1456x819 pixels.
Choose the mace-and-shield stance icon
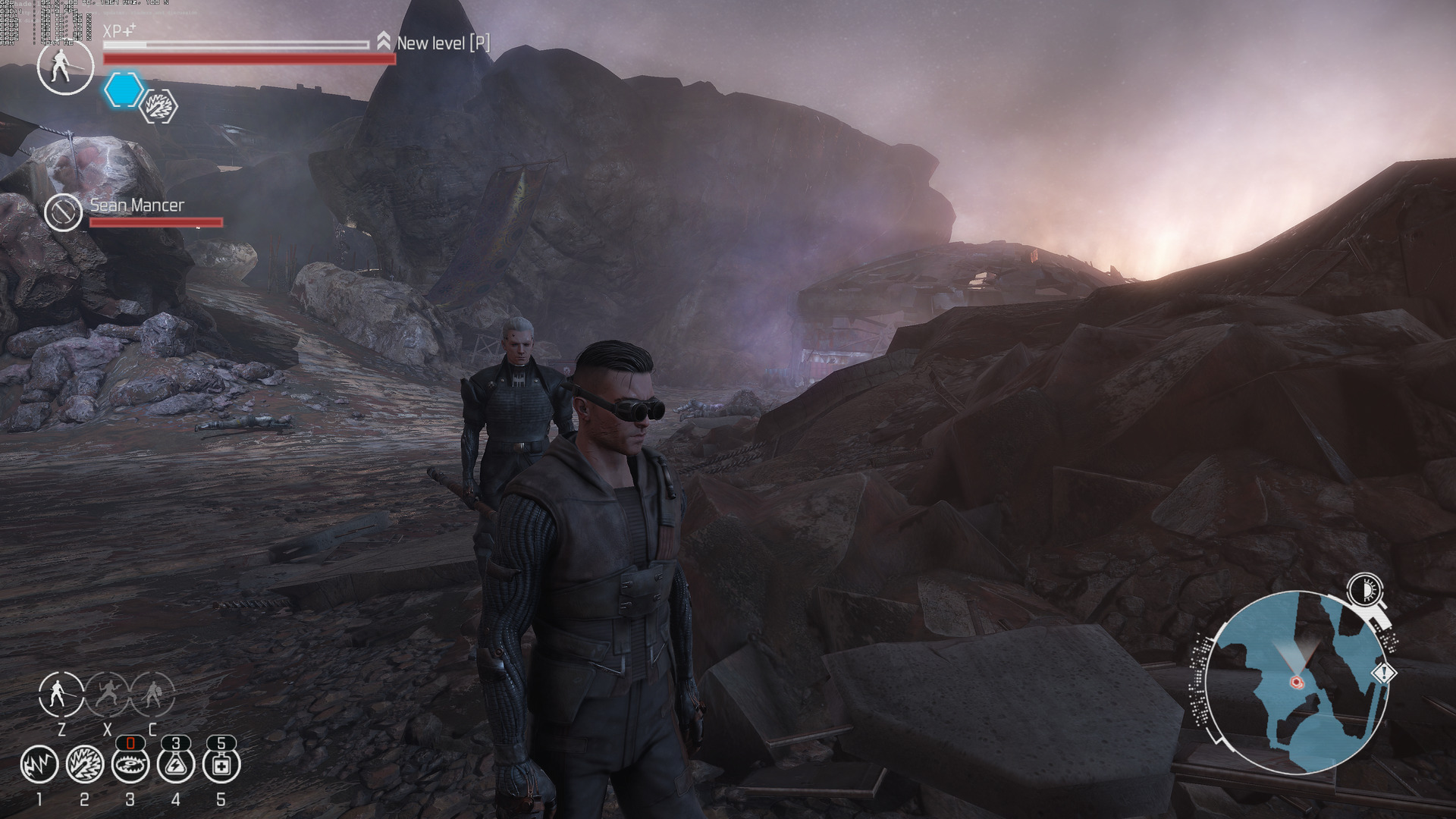[152, 694]
